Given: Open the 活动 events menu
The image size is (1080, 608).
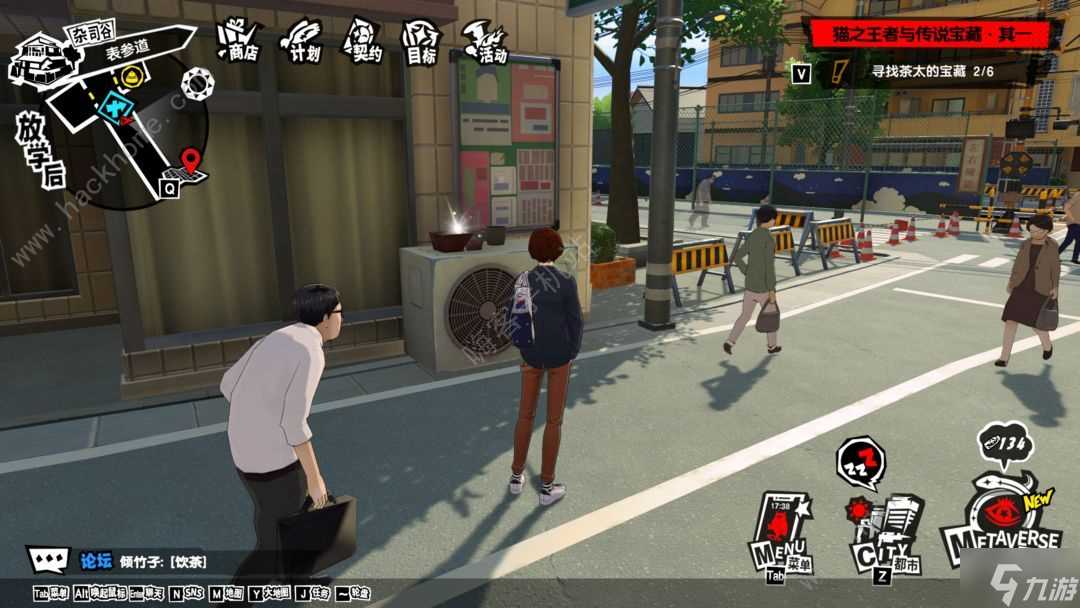Looking at the screenshot, I should 486,41.
